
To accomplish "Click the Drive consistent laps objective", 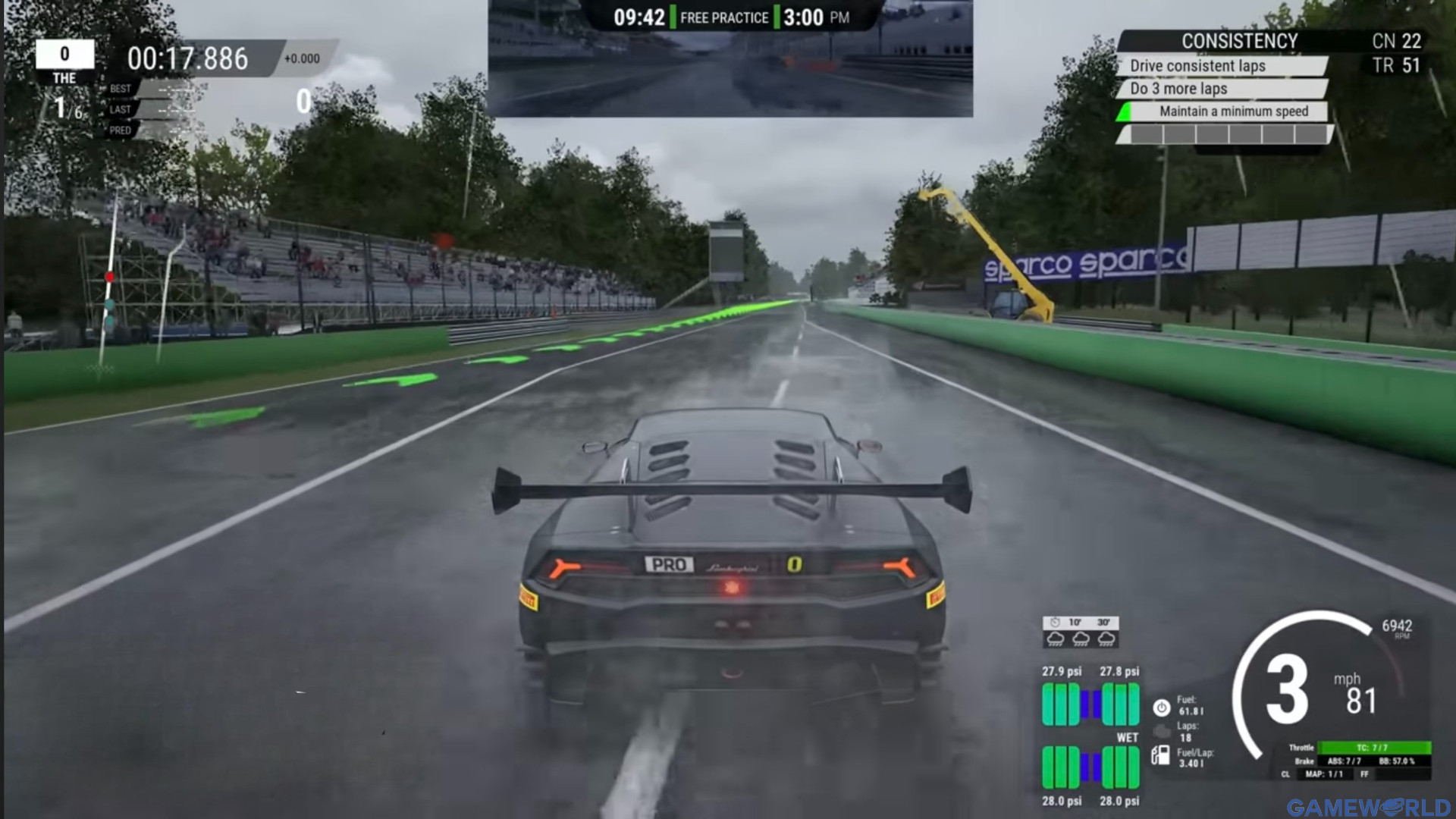I will (1197, 66).
